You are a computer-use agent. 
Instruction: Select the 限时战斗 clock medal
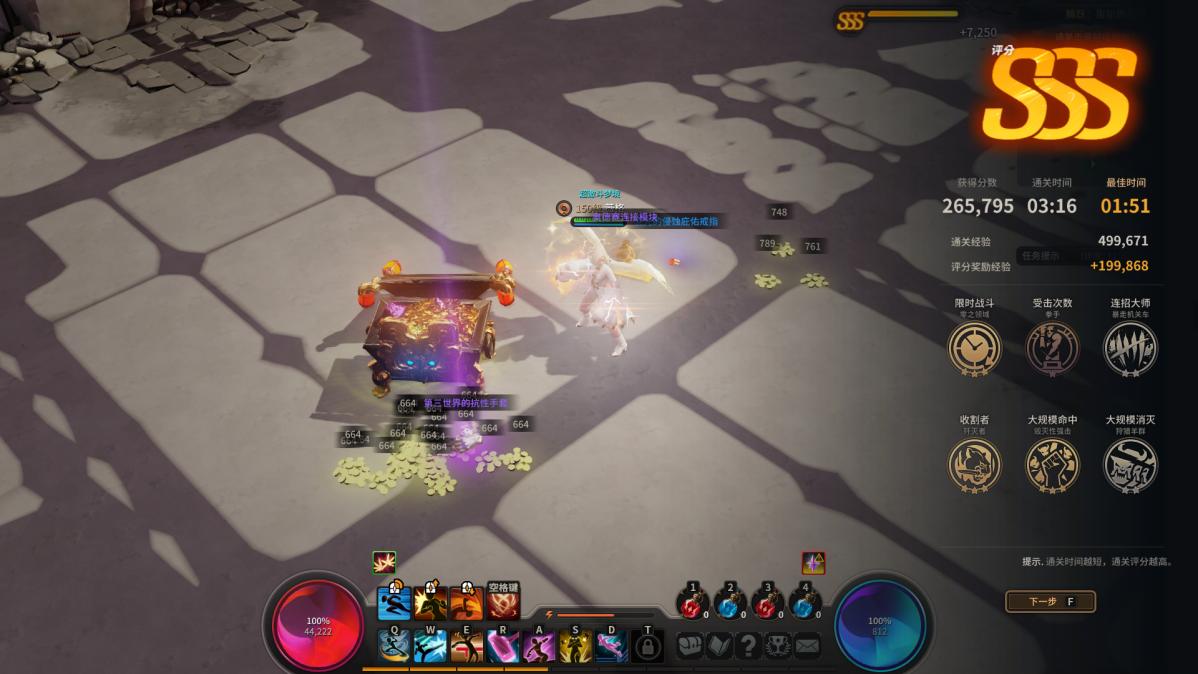pyautogui.click(x=974, y=348)
